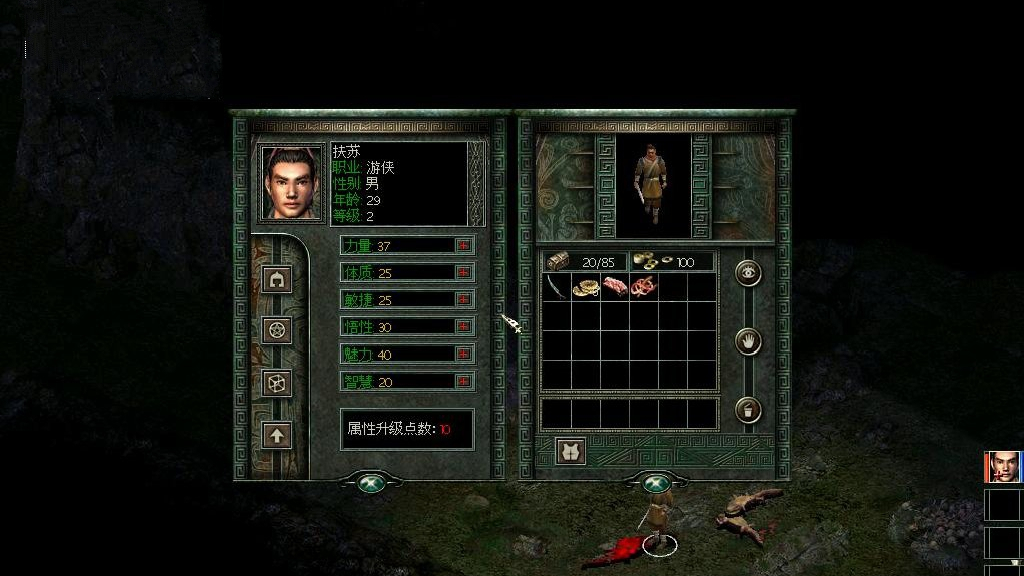This screenshot has height=576, width=1024.
Task: Click the up-arrow icon button
Action: pos(277,435)
